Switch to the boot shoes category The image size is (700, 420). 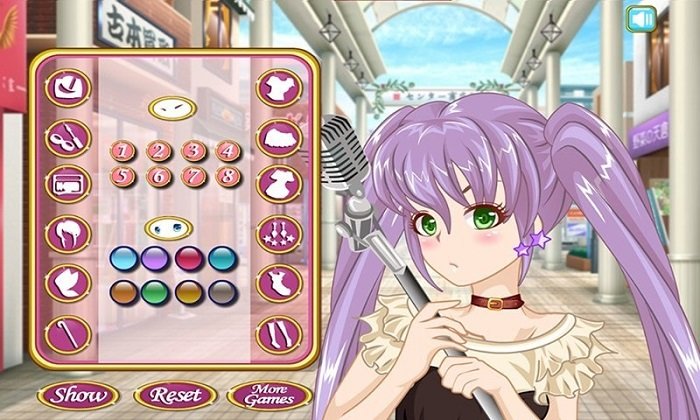click(279, 283)
